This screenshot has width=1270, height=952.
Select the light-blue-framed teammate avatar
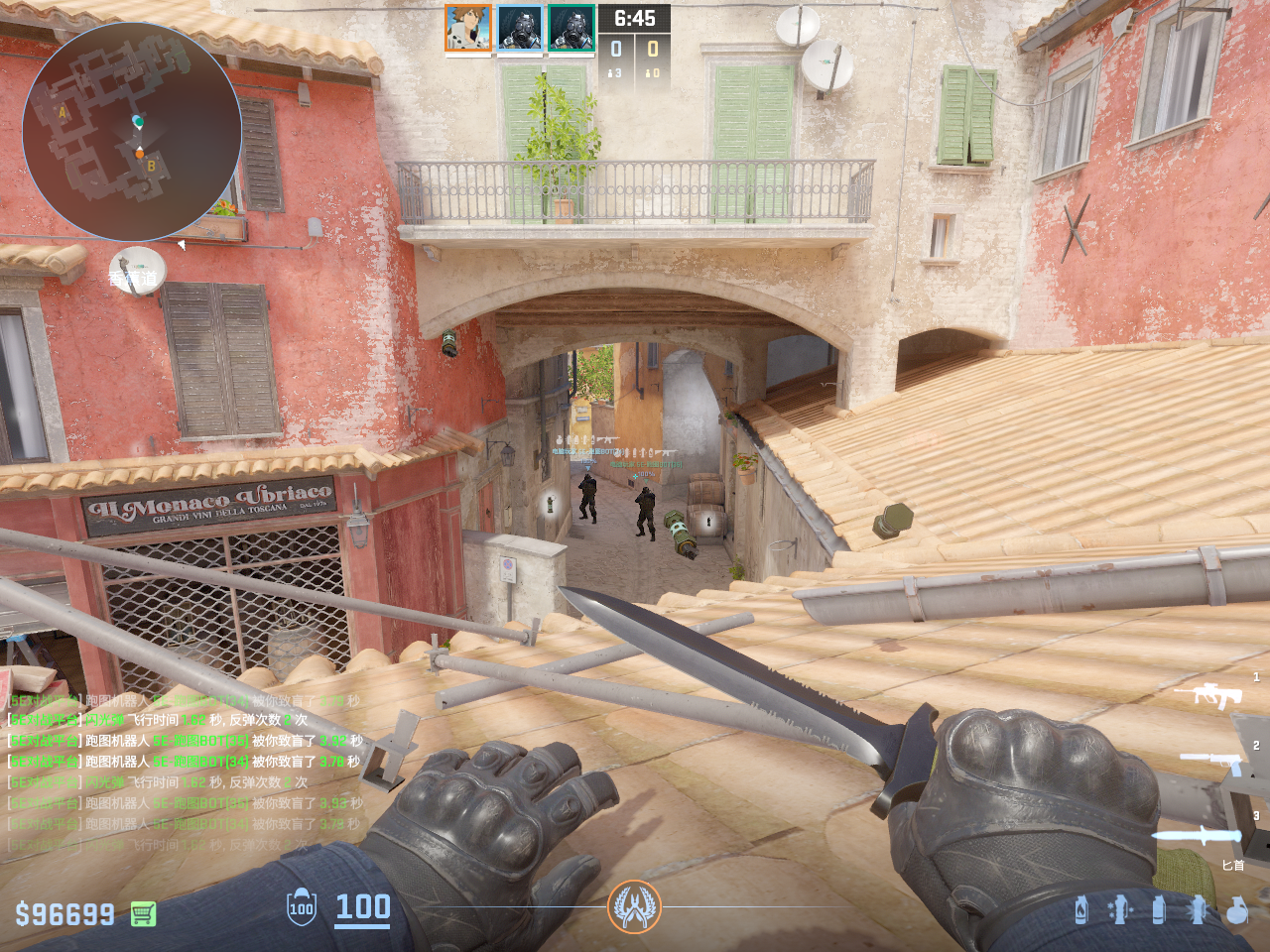519,28
